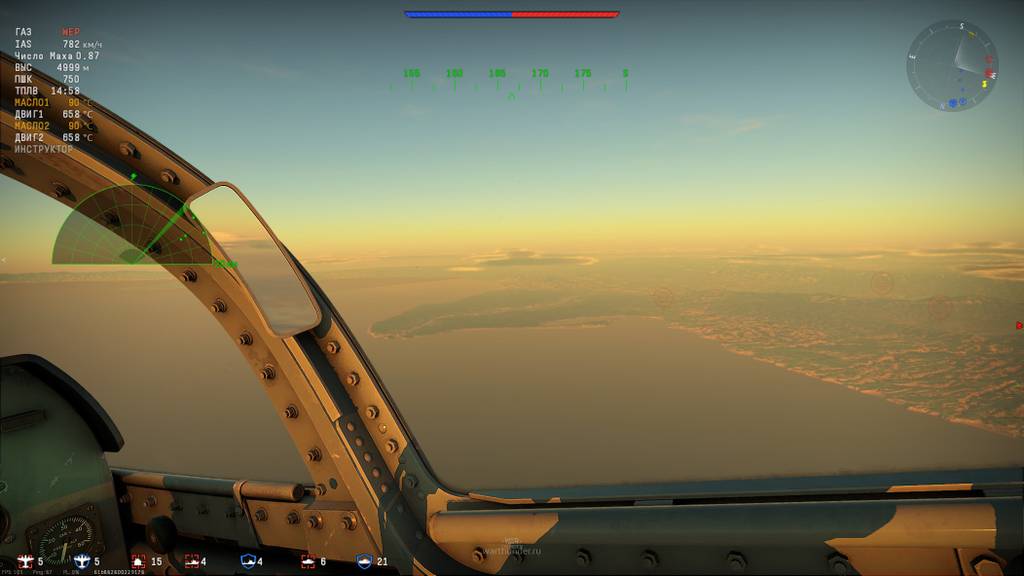Choose the blue shield icon showing 21

tap(364, 562)
